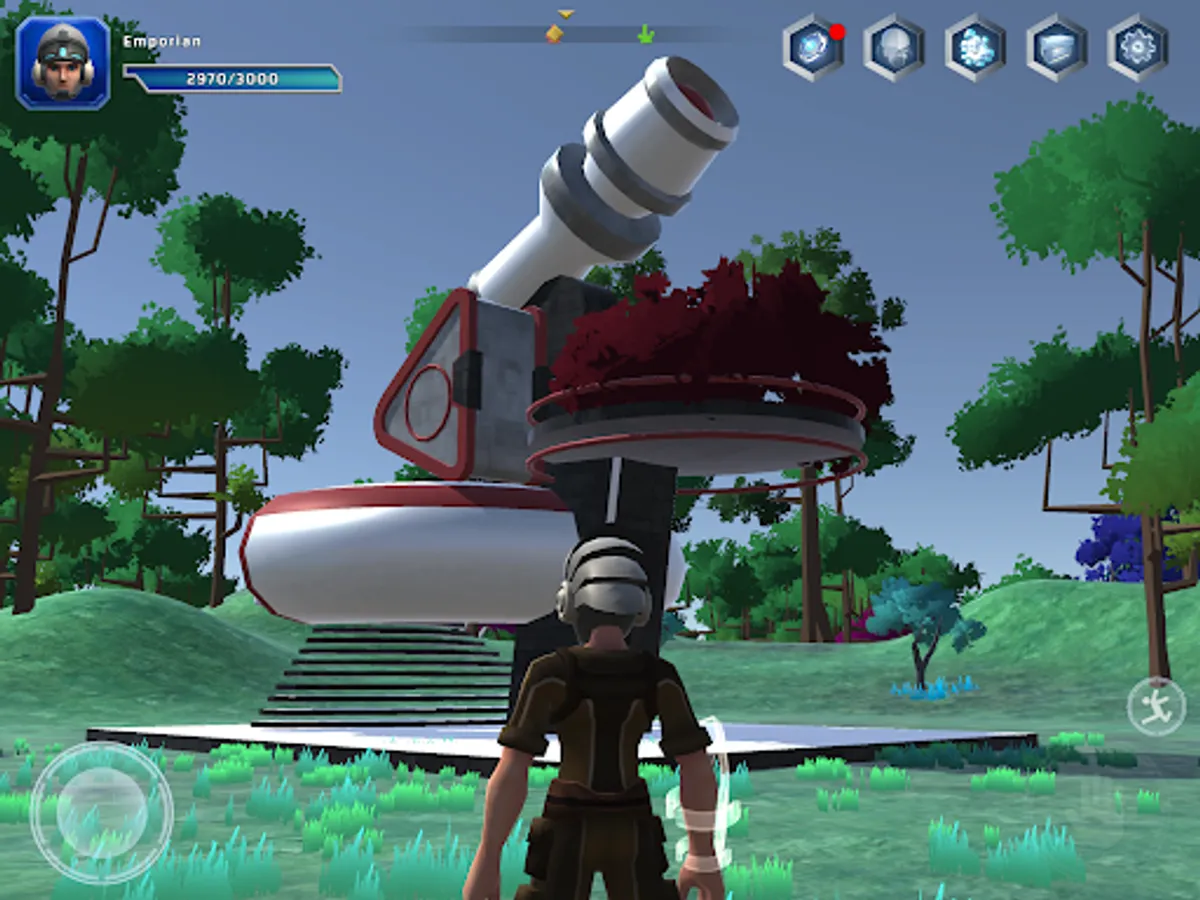Select the blue crystal cluster hexagon icon

[975, 48]
